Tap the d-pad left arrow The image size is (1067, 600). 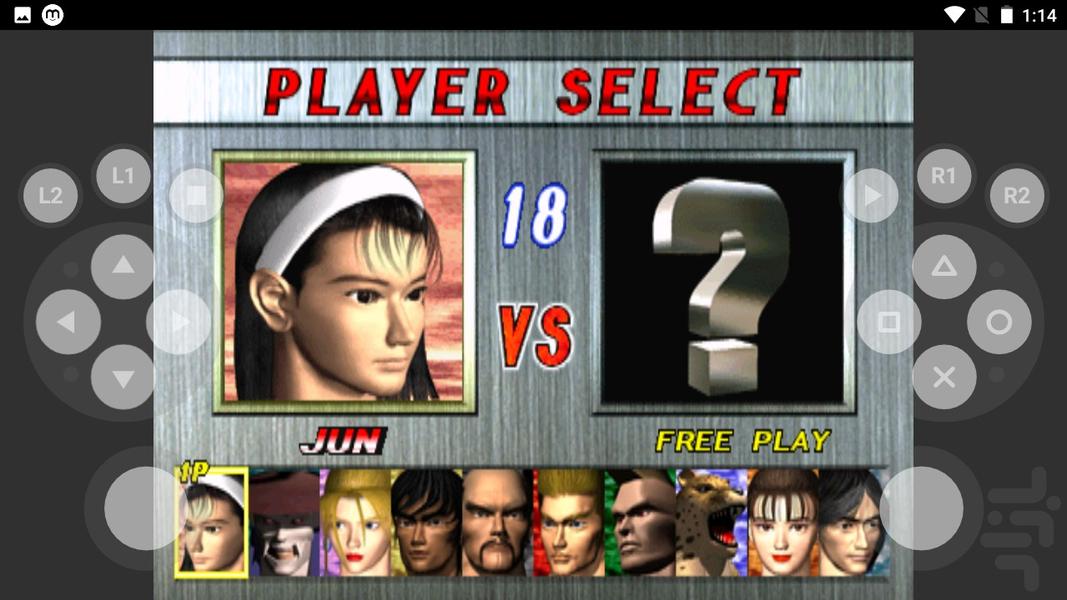click(x=68, y=322)
